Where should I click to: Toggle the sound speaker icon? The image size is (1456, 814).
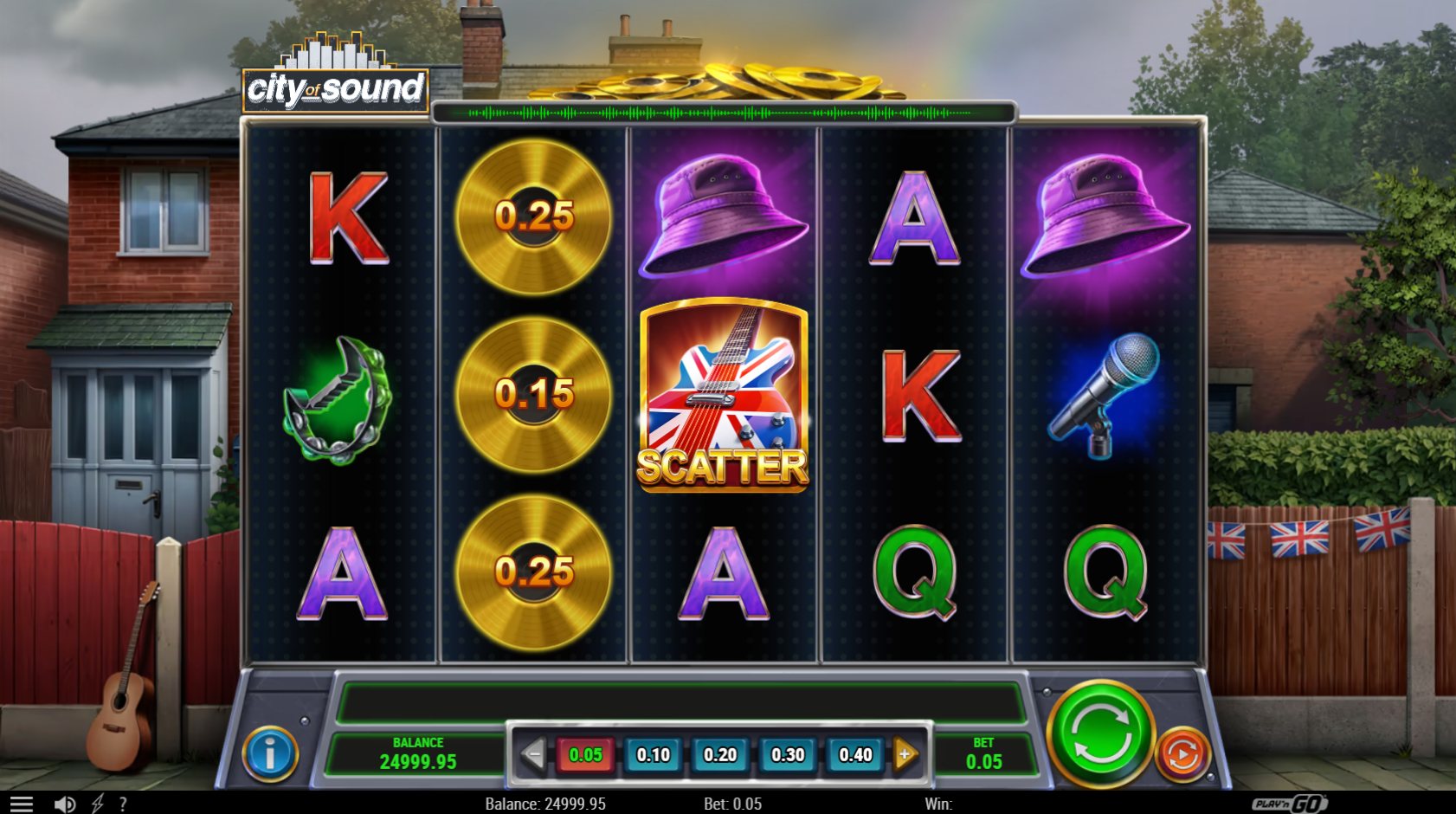pos(64,804)
